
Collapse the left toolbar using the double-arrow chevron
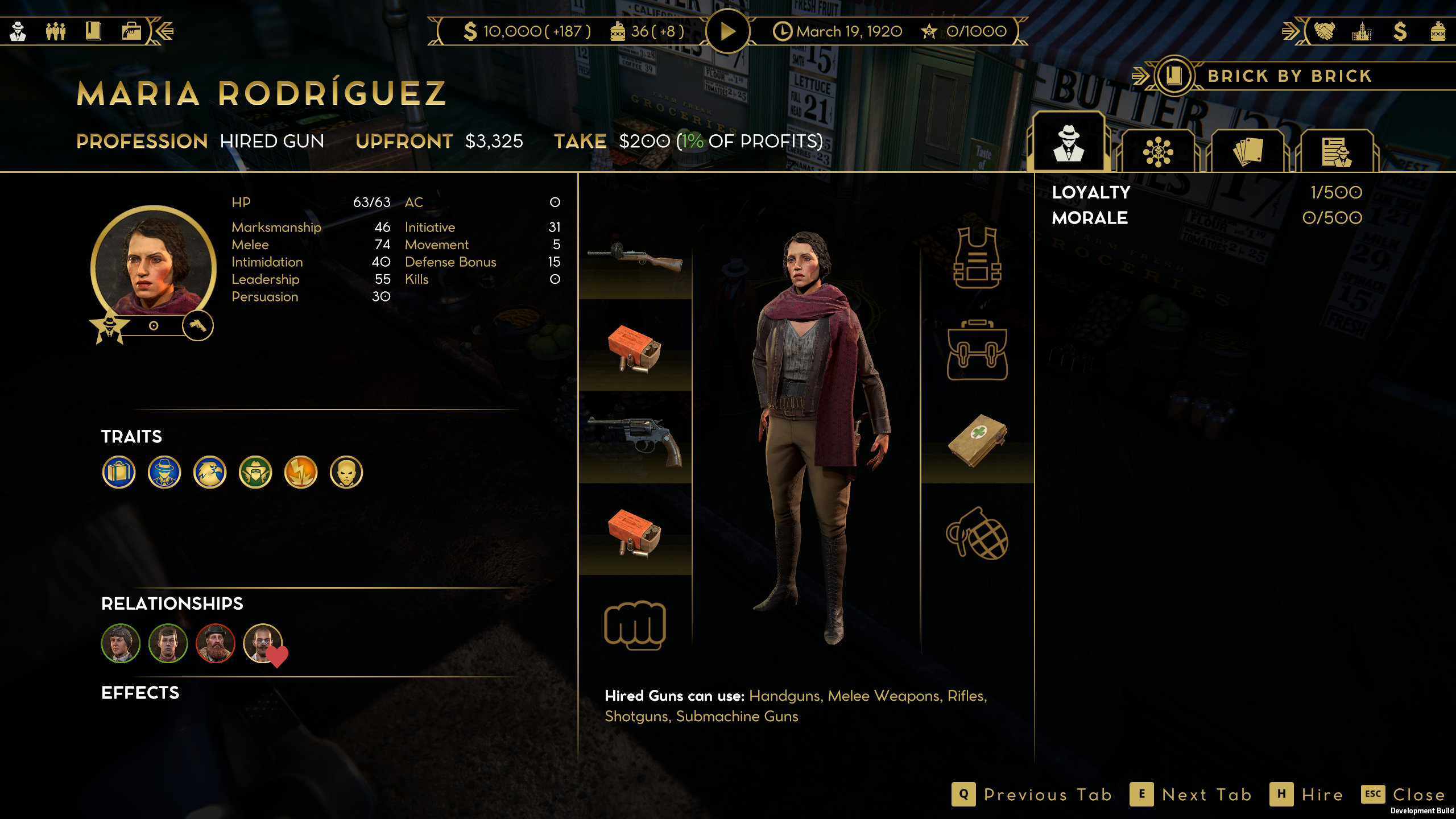(165, 31)
